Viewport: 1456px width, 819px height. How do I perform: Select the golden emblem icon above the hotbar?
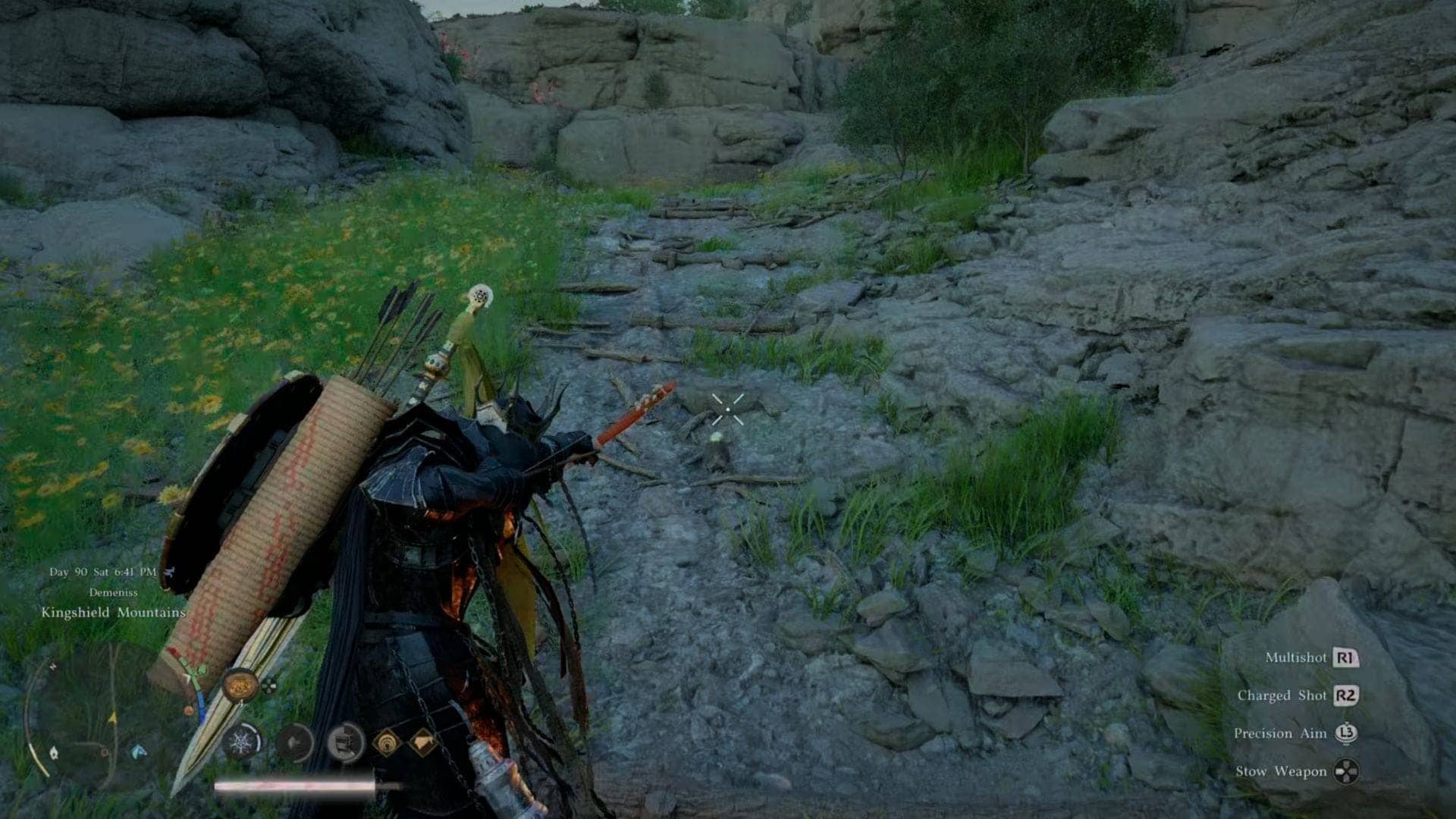coord(239,686)
